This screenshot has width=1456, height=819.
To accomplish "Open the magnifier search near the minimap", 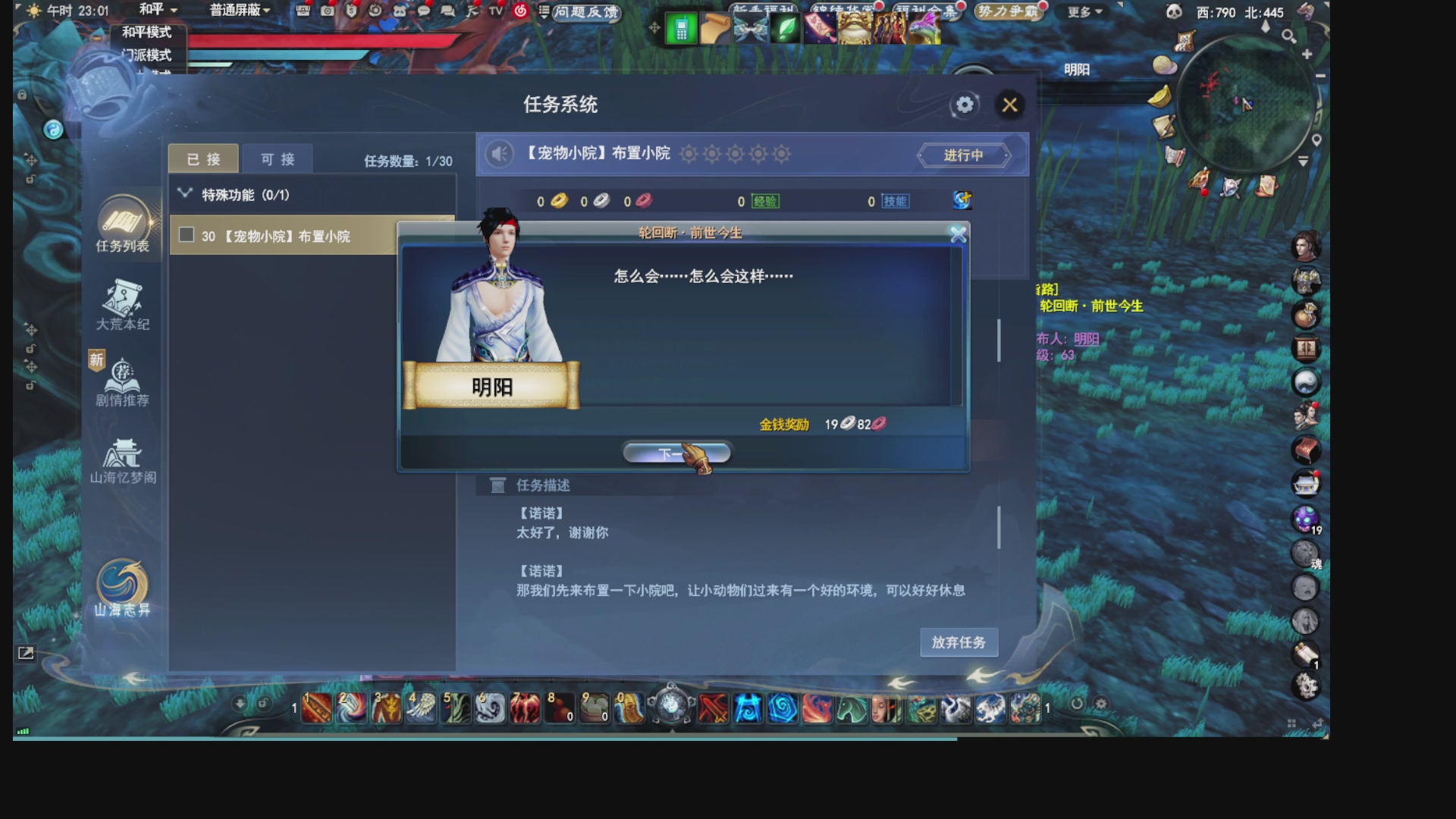I will click(x=1288, y=36).
